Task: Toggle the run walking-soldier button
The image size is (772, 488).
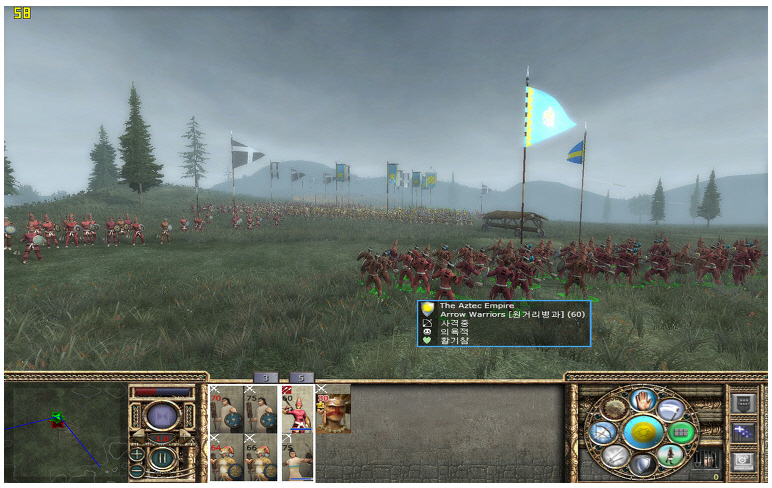Action: [x=672, y=456]
